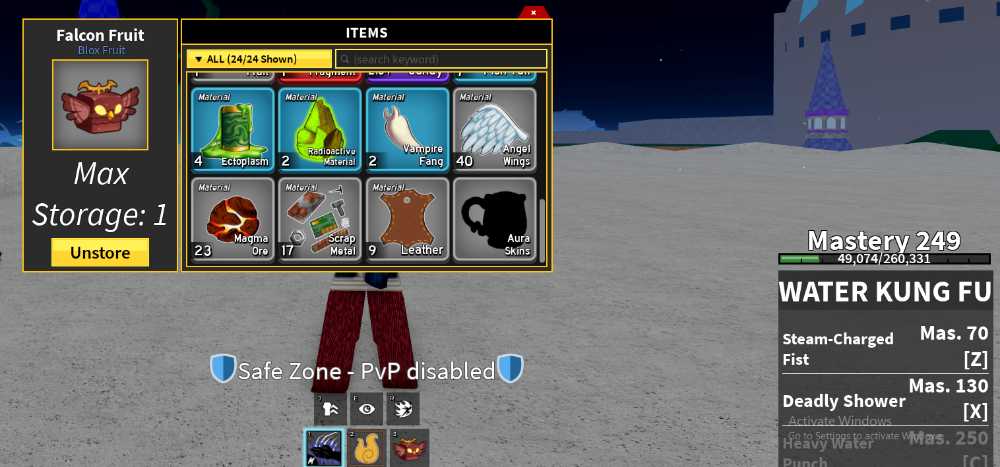This screenshot has width=1000, height=467.
Task: Close the Items window
Action: point(533,12)
